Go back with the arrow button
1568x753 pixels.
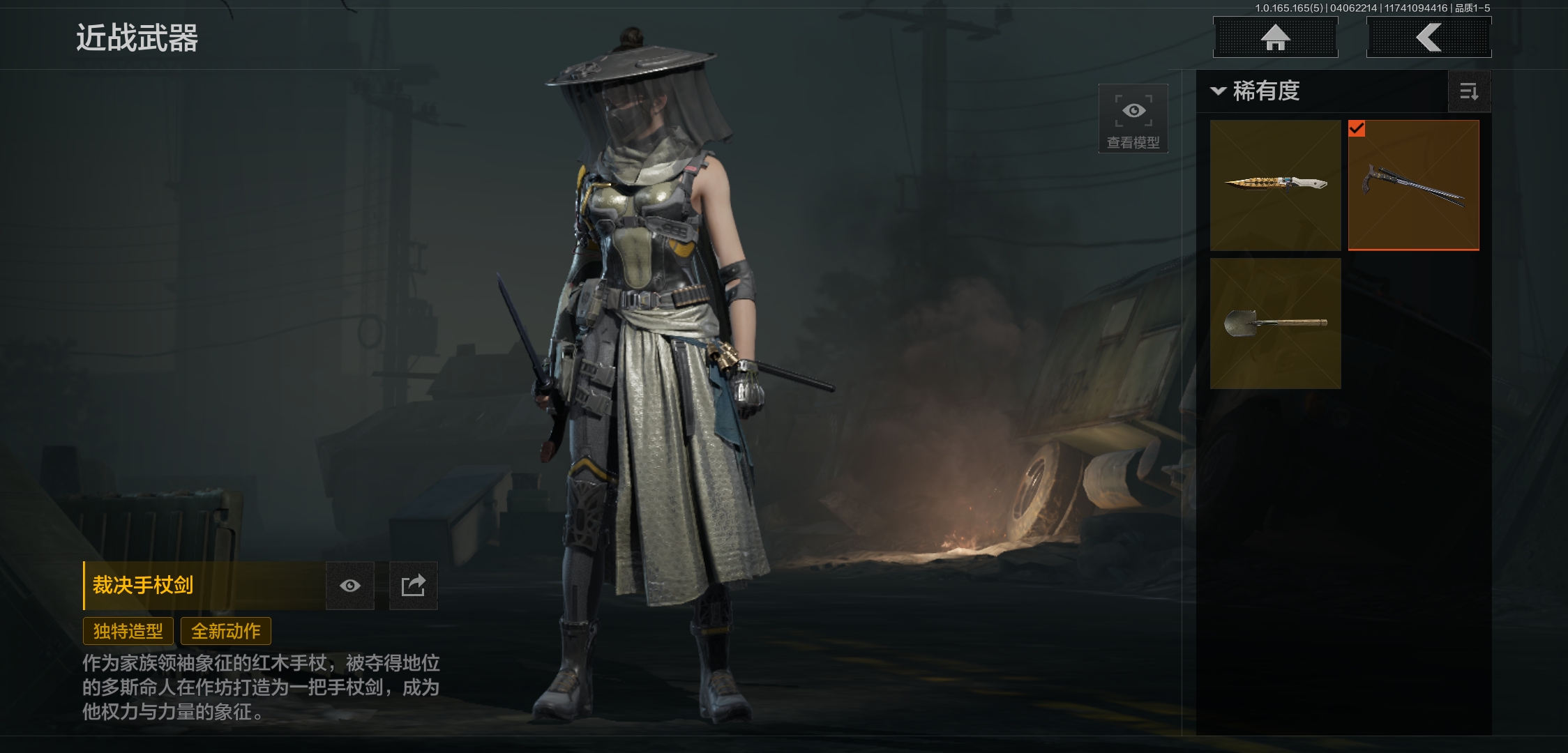pos(1428,37)
